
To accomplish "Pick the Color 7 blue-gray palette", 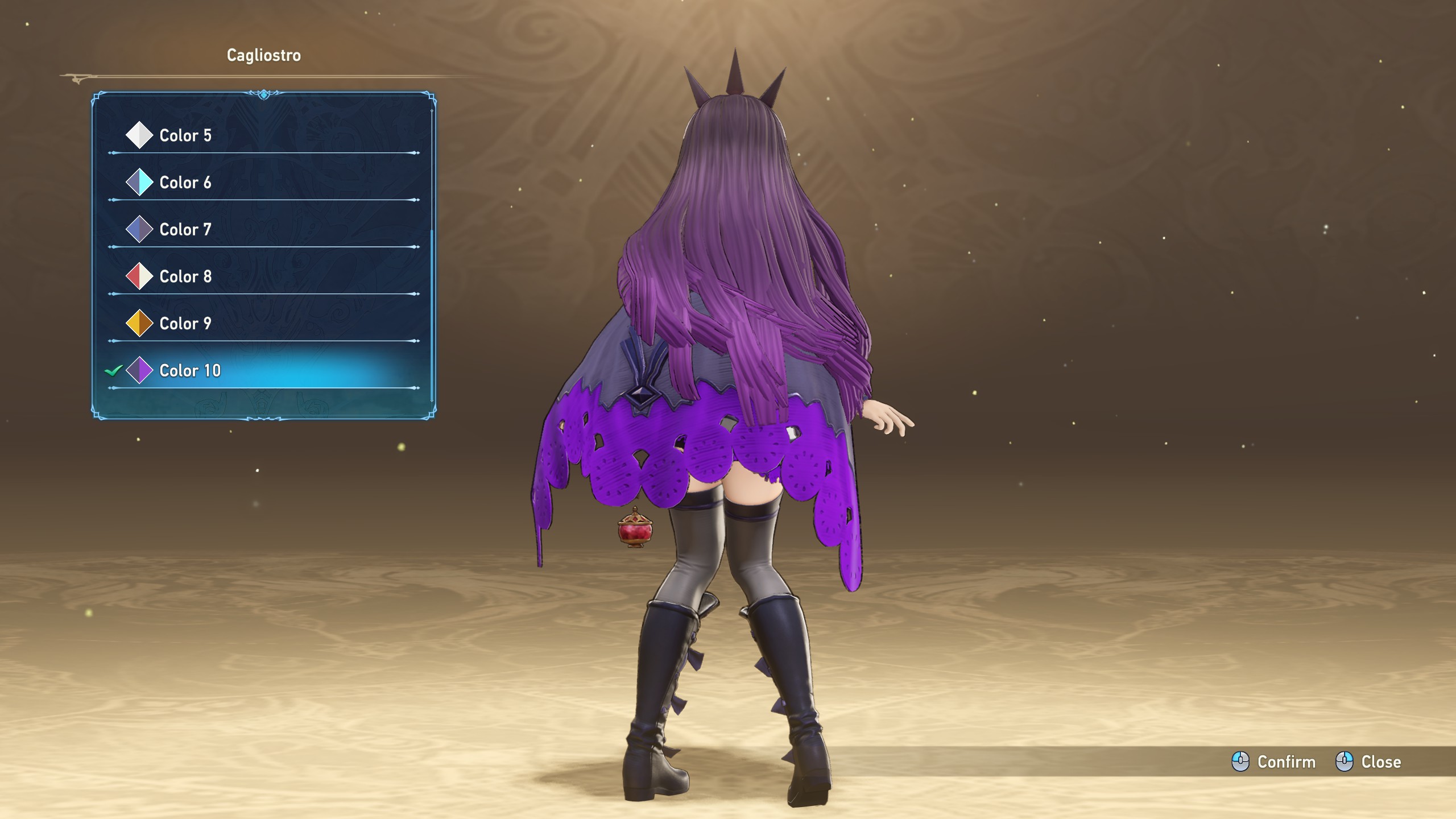I will click(x=185, y=230).
